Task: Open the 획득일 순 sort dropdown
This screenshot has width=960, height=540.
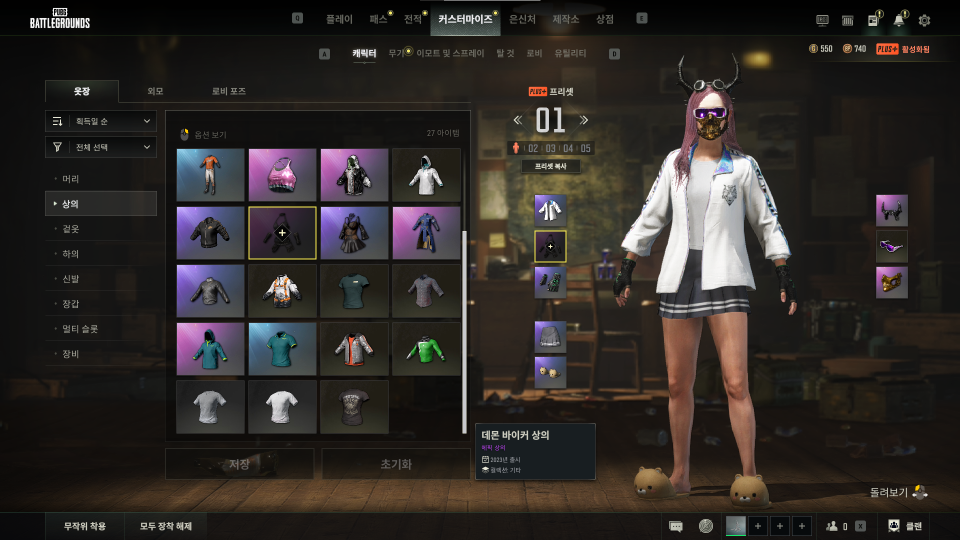Action: coord(101,121)
